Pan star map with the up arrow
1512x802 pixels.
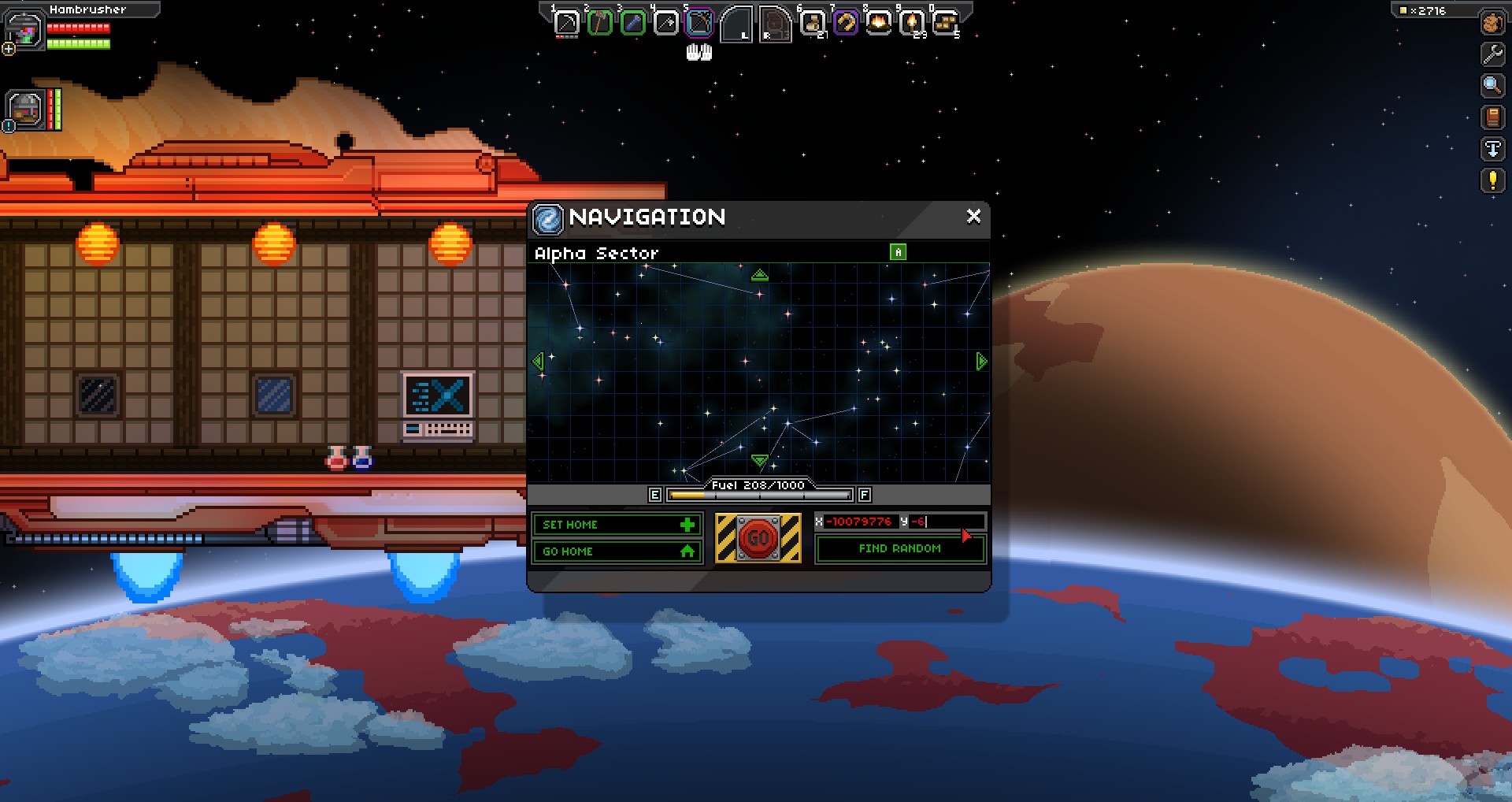(x=759, y=275)
